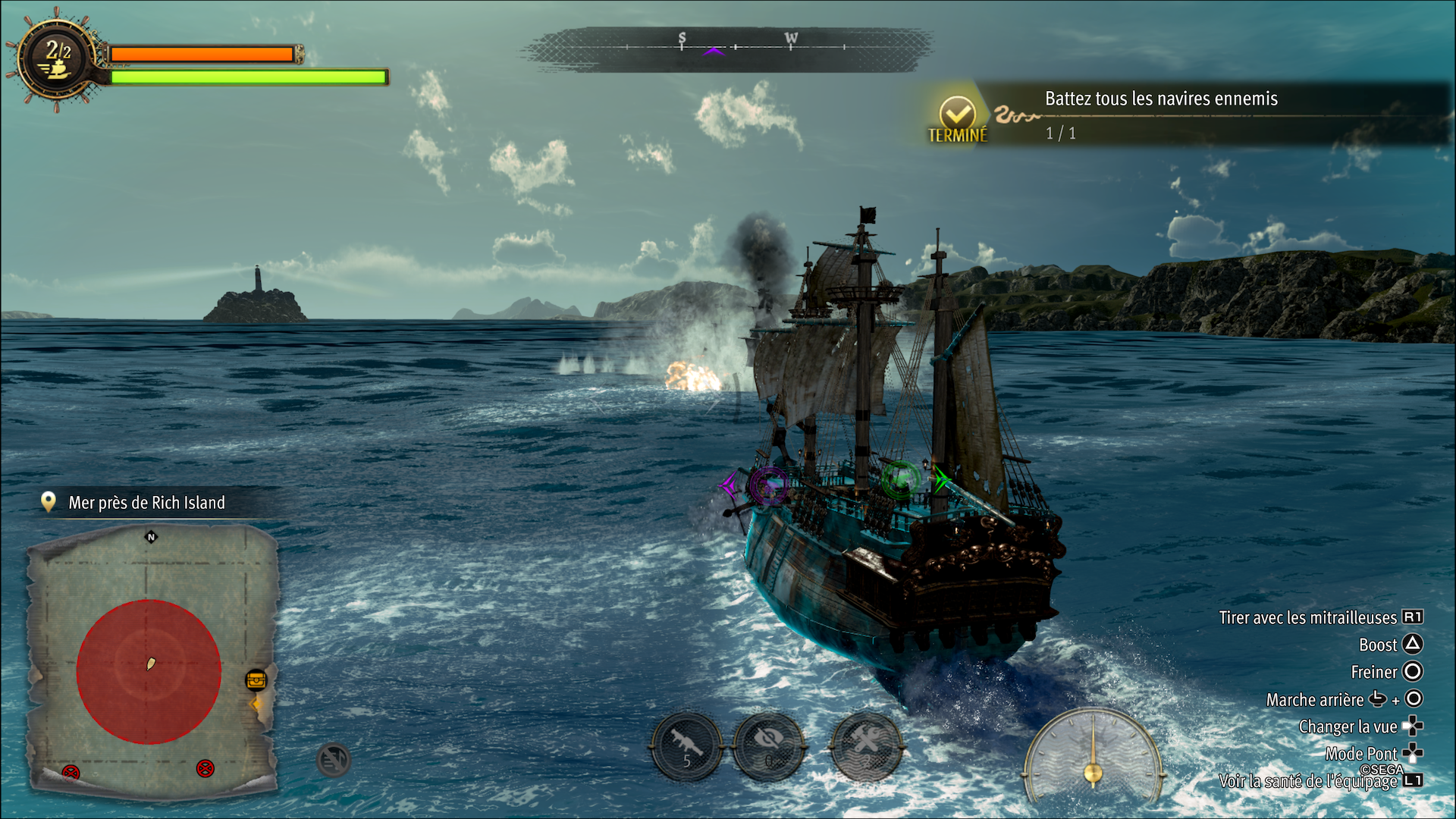
Task: Click the muted music icon
Action: point(333,759)
